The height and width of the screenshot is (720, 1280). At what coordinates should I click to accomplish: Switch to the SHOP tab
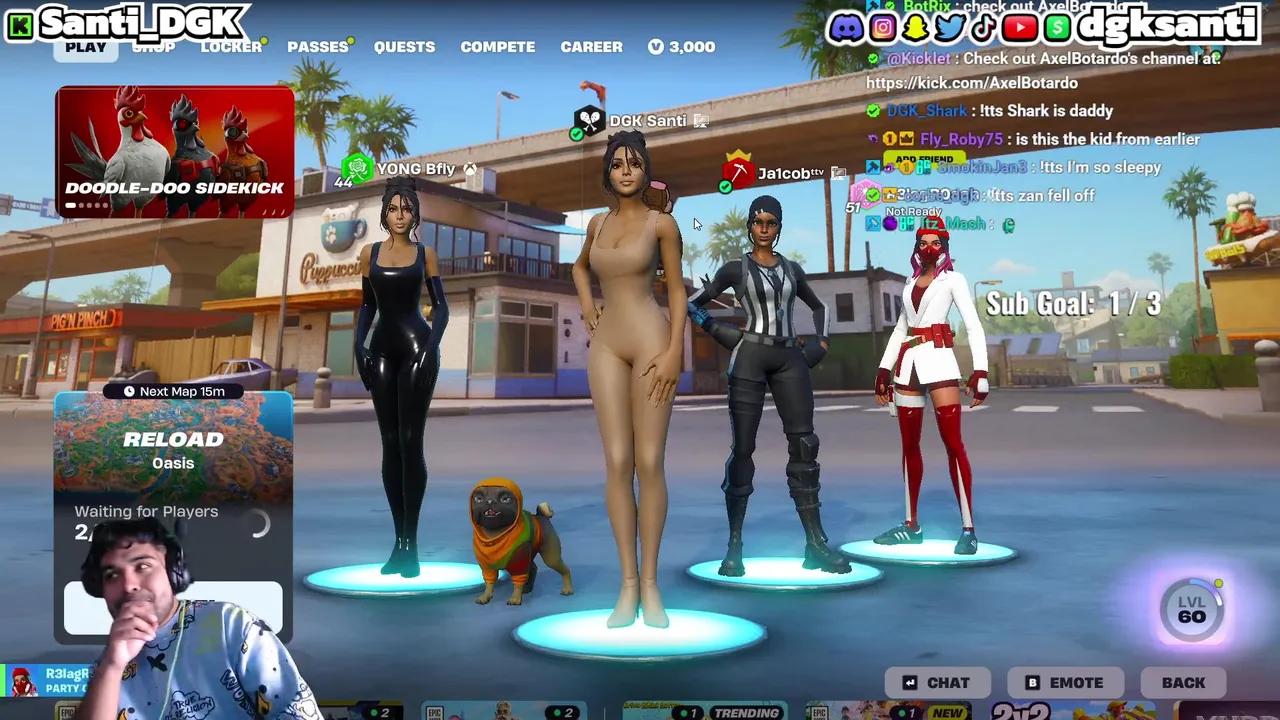click(154, 46)
